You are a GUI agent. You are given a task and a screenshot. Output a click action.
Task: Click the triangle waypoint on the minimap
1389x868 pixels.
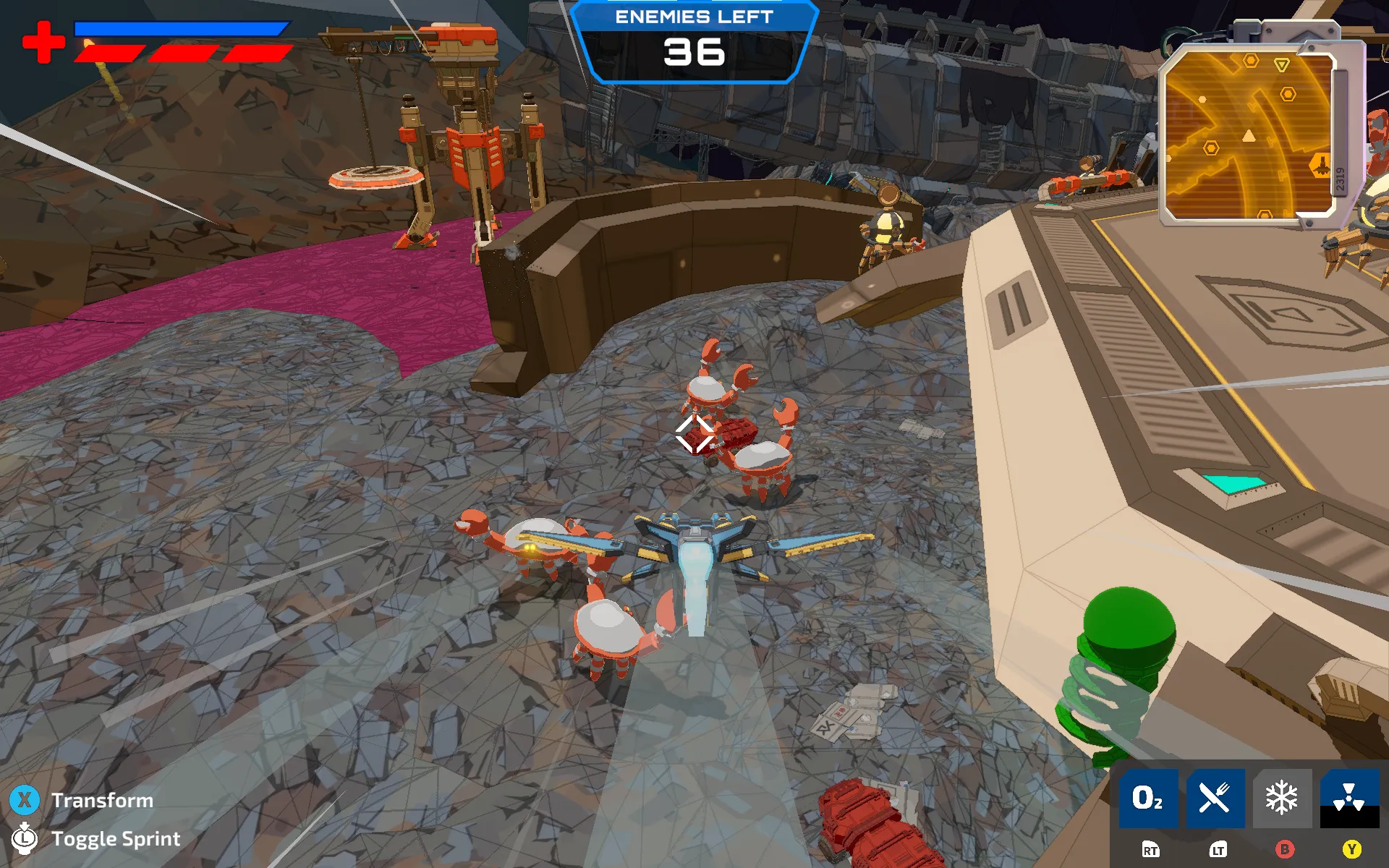pos(1248,136)
